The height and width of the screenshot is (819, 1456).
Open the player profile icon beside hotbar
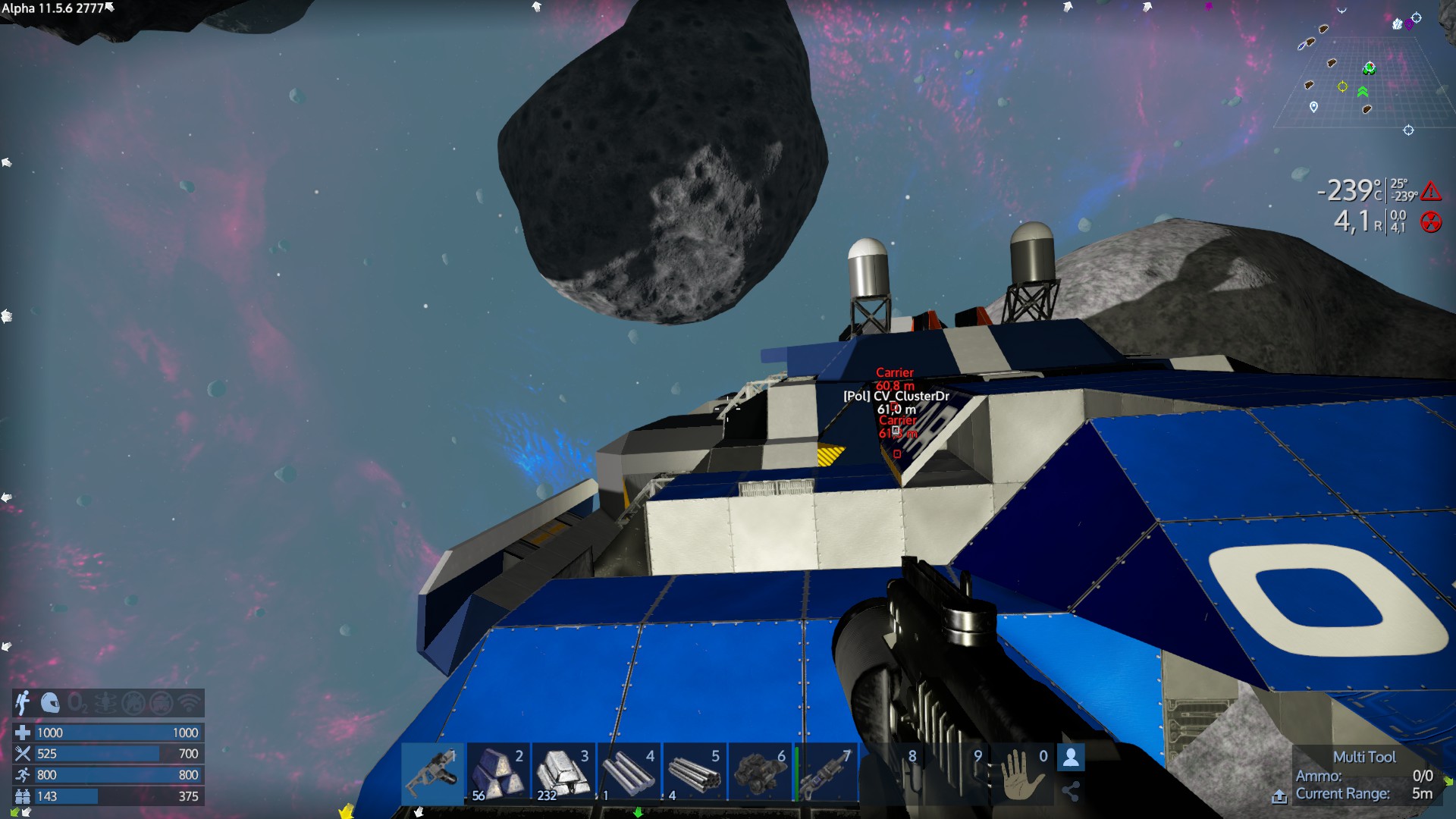point(1071,757)
